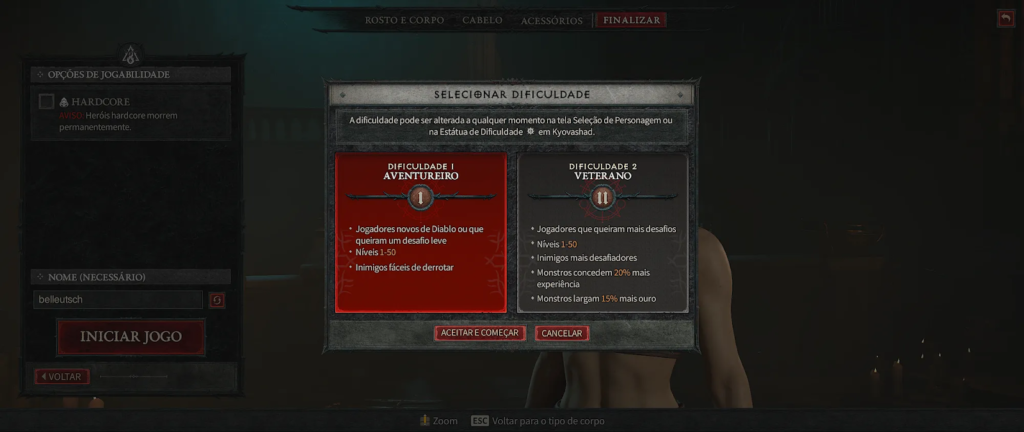Start the game with Iniciar Jogo
1024x432 pixels.
click(131, 337)
